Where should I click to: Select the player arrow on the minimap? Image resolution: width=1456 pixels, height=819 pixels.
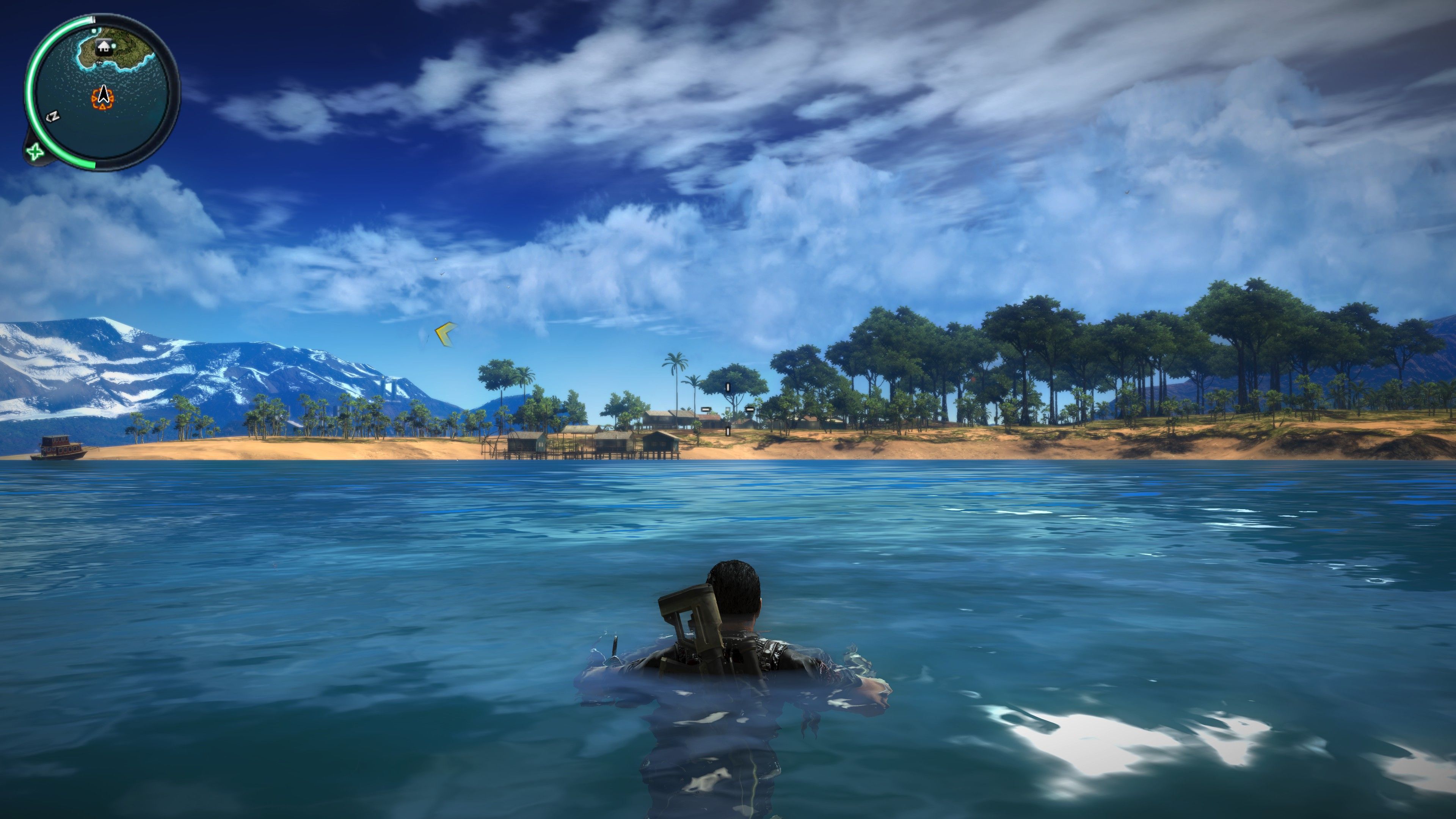tap(104, 95)
